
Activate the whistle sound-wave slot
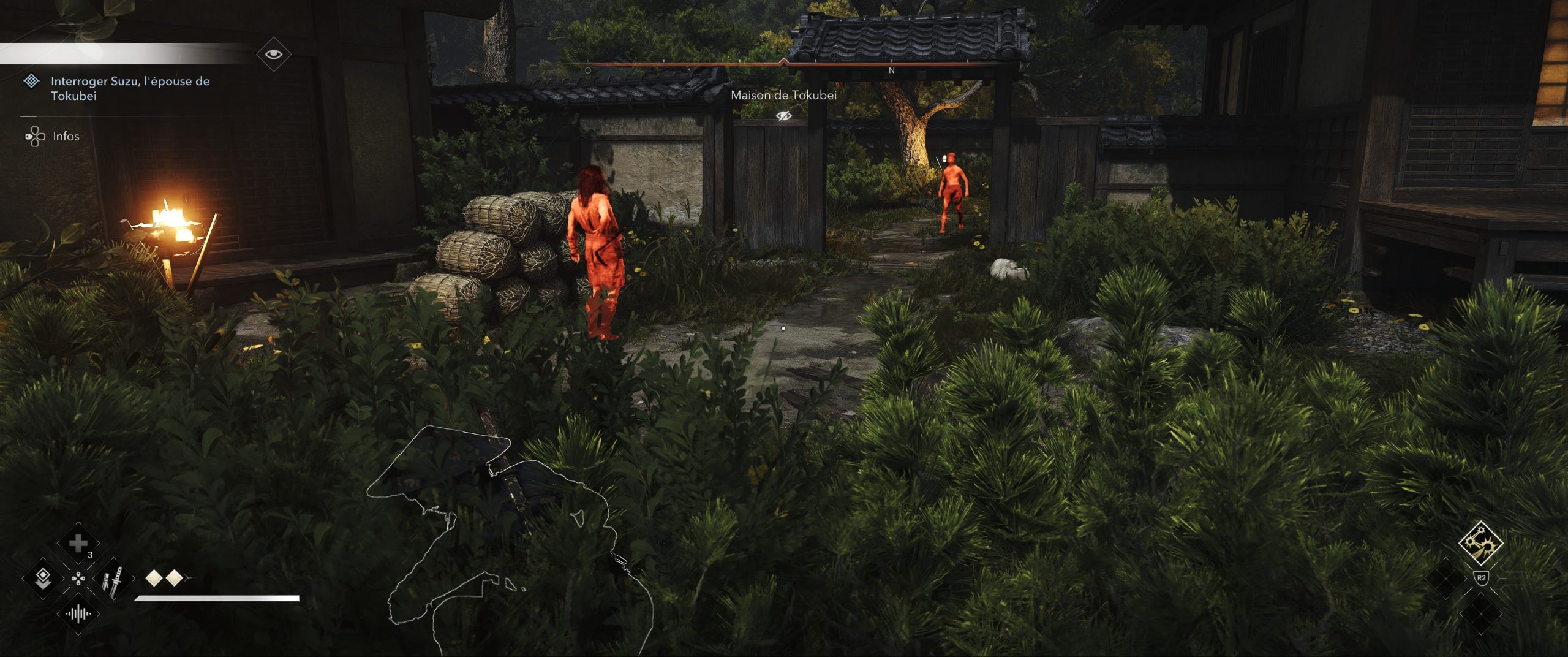point(78,613)
